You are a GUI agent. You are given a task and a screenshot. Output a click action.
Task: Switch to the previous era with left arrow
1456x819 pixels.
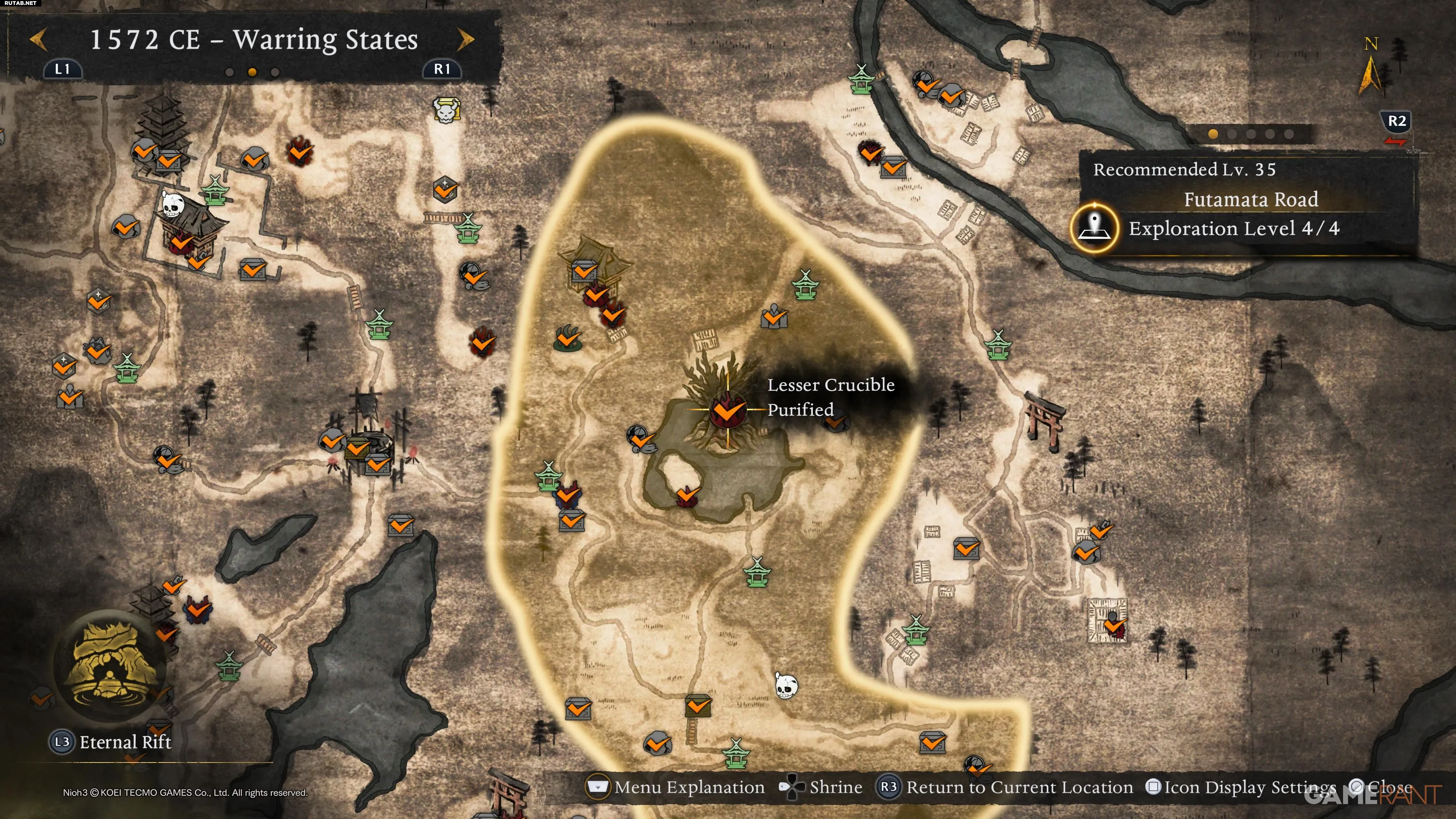click(38, 39)
